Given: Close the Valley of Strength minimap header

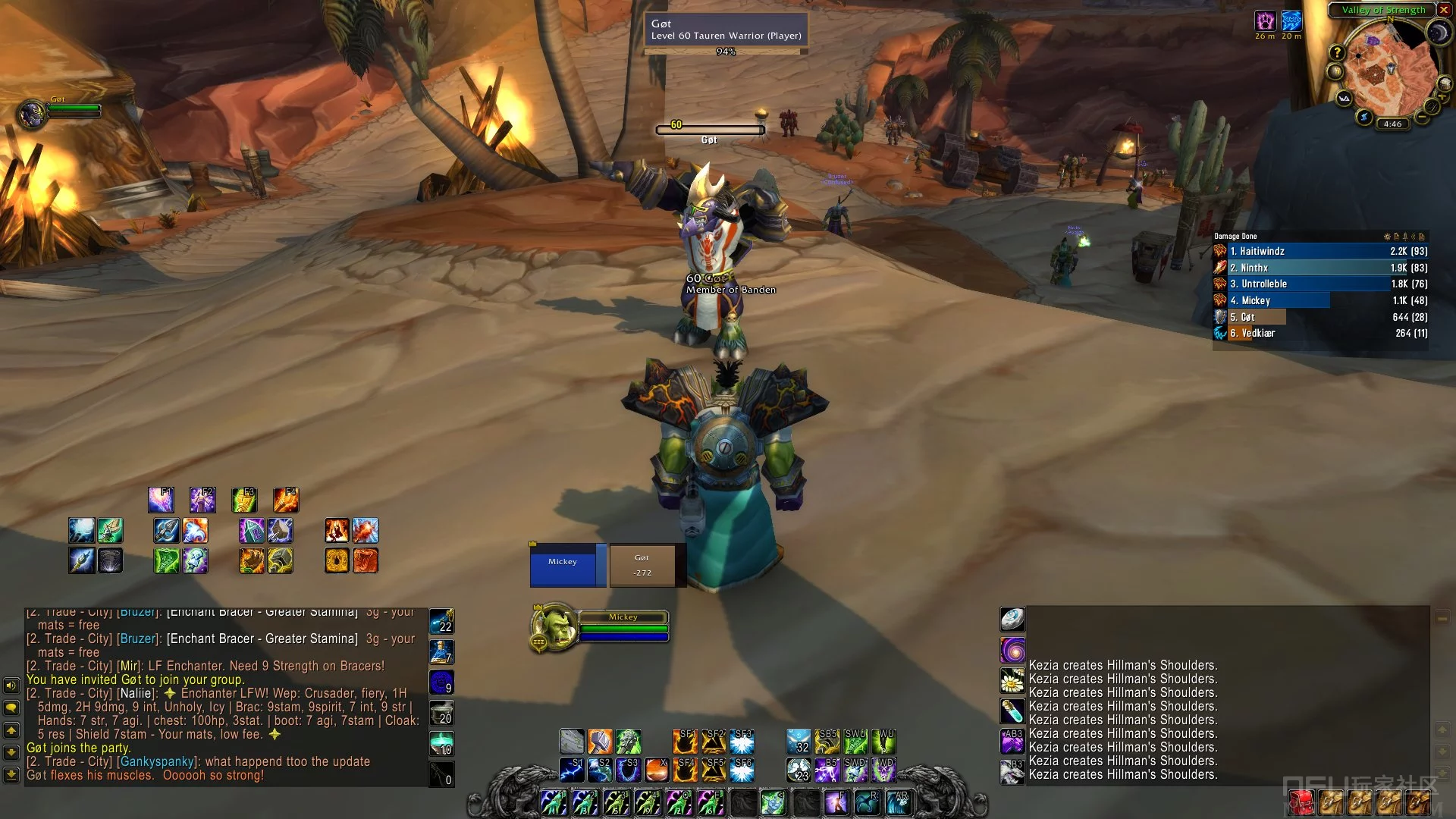Looking at the screenshot, I should pos(1444,10).
